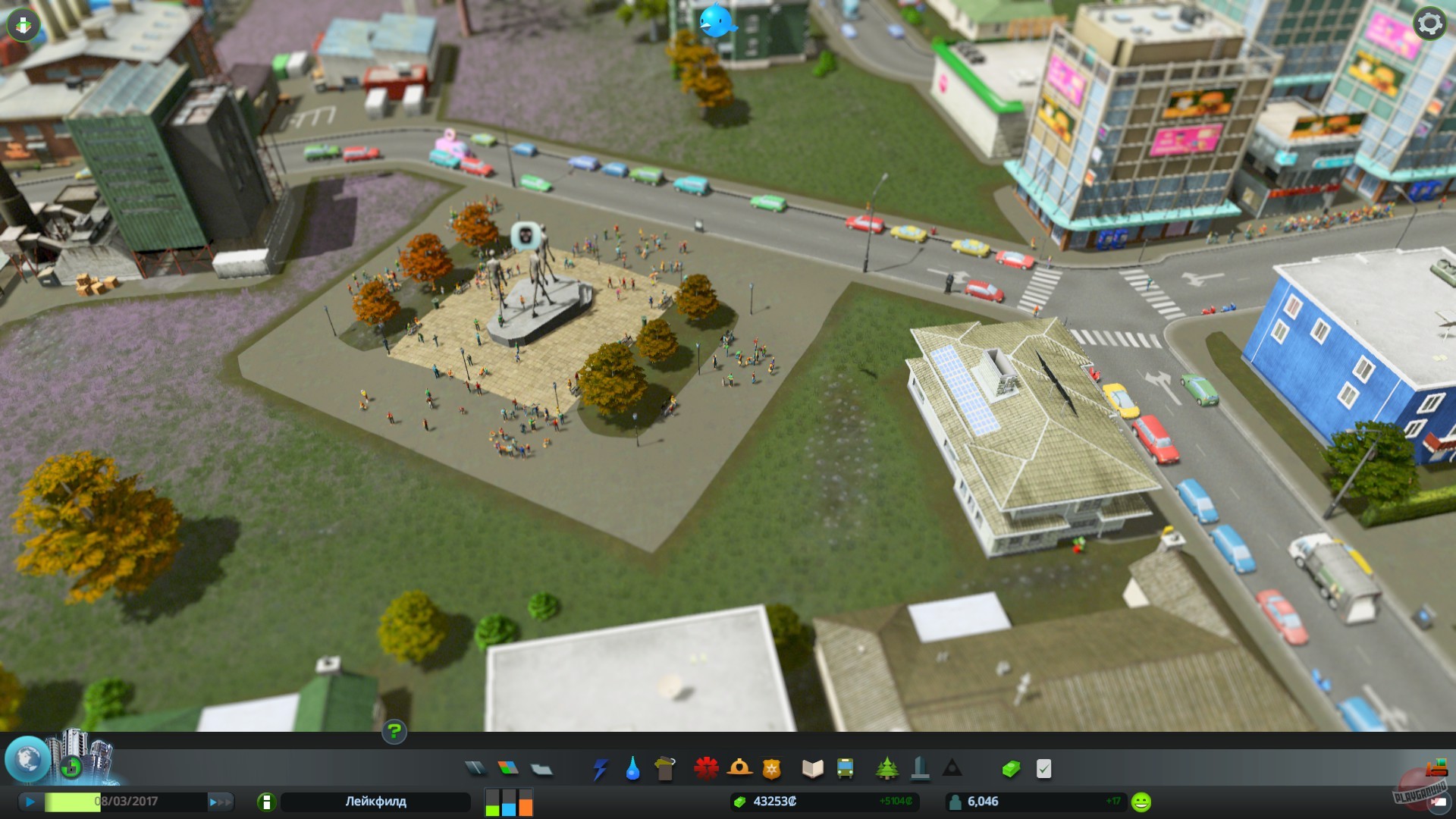Open the Parks and Recreation menu
The image size is (1456, 819).
pos(887,769)
